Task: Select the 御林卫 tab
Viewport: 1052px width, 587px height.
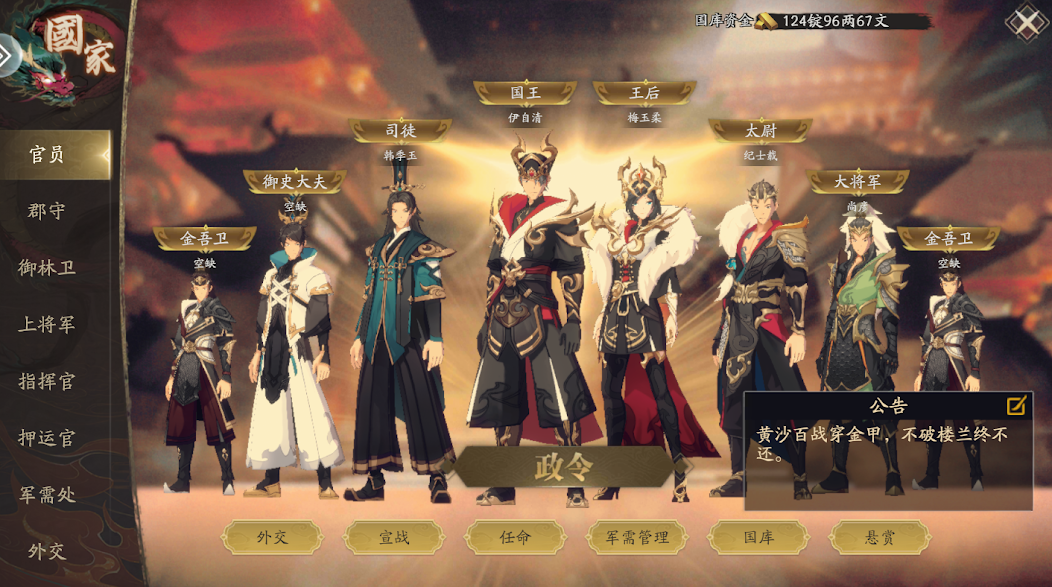Action: (x=47, y=268)
